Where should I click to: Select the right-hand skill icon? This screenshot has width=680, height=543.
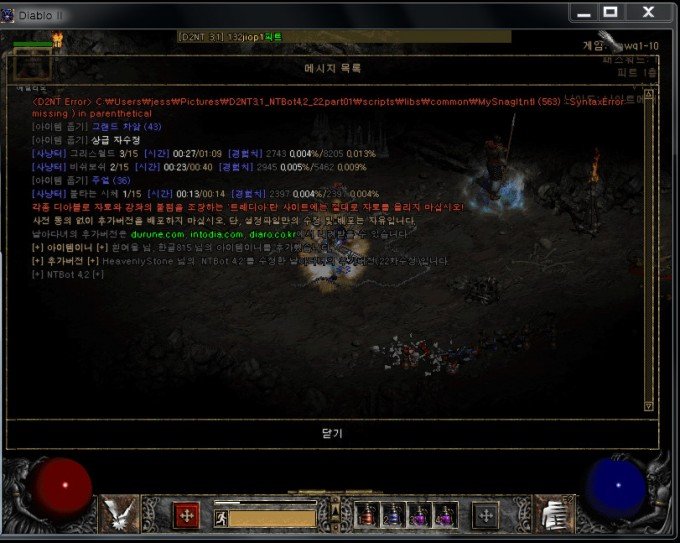553,514
